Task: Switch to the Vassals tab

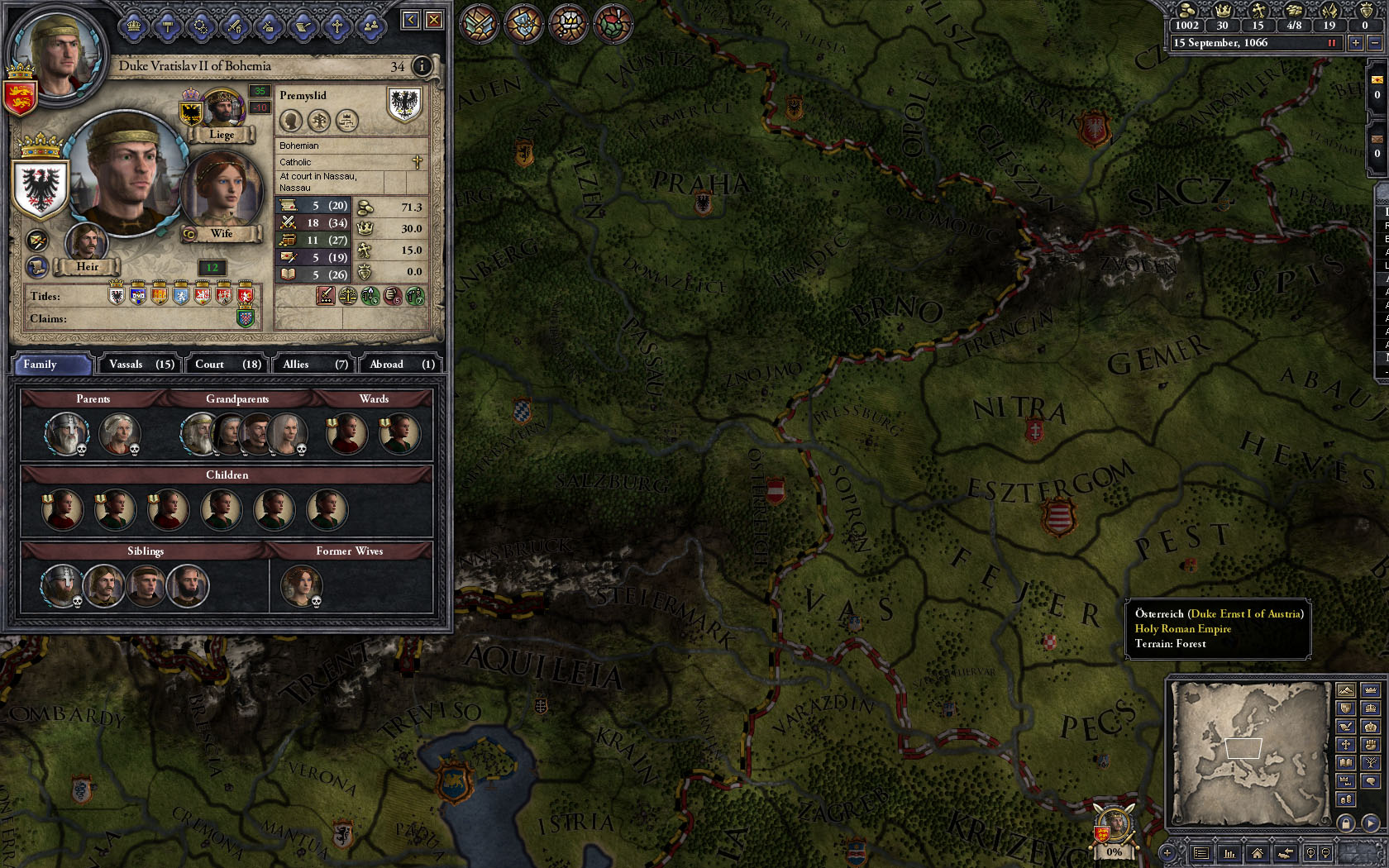Action: (x=141, y=364)
